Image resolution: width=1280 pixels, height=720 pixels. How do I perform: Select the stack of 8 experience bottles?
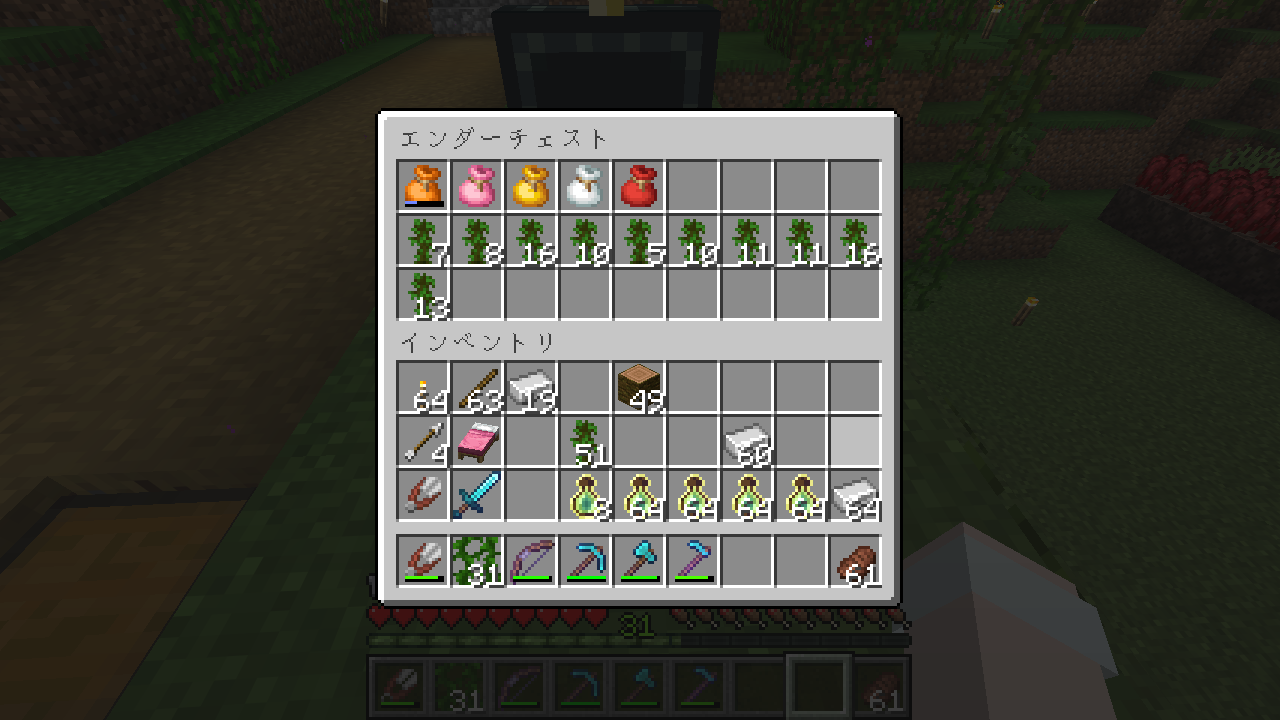tap(585, 495)
